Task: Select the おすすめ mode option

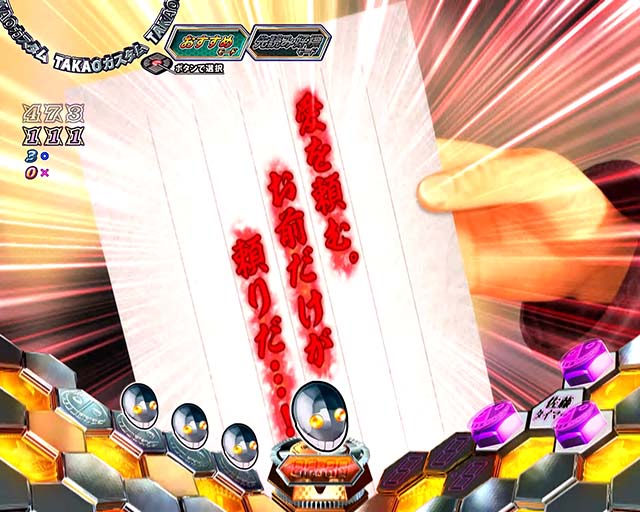Action: 207,44
